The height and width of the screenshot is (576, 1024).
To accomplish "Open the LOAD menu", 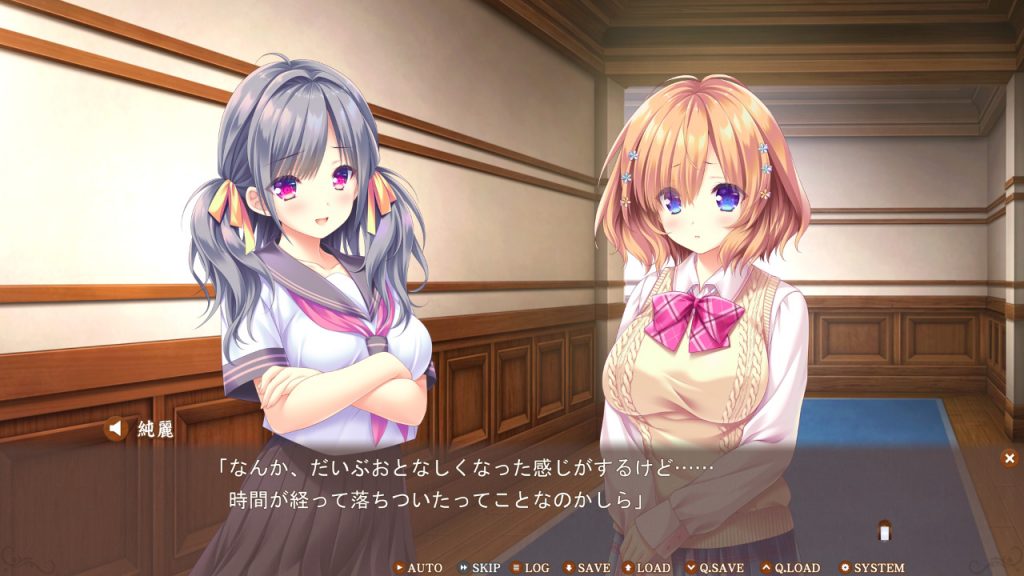I will [646, 568].
